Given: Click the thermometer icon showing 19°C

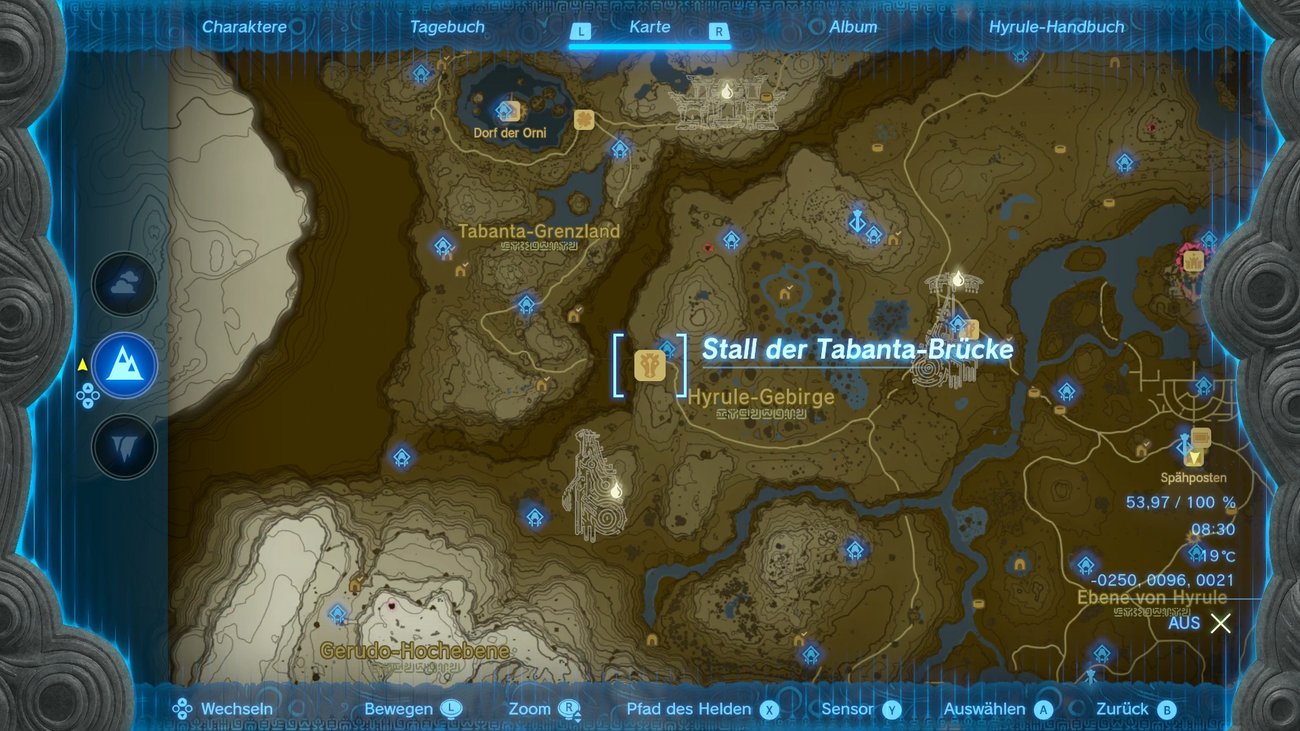Looking at the screenshot, I should 1196,551.
